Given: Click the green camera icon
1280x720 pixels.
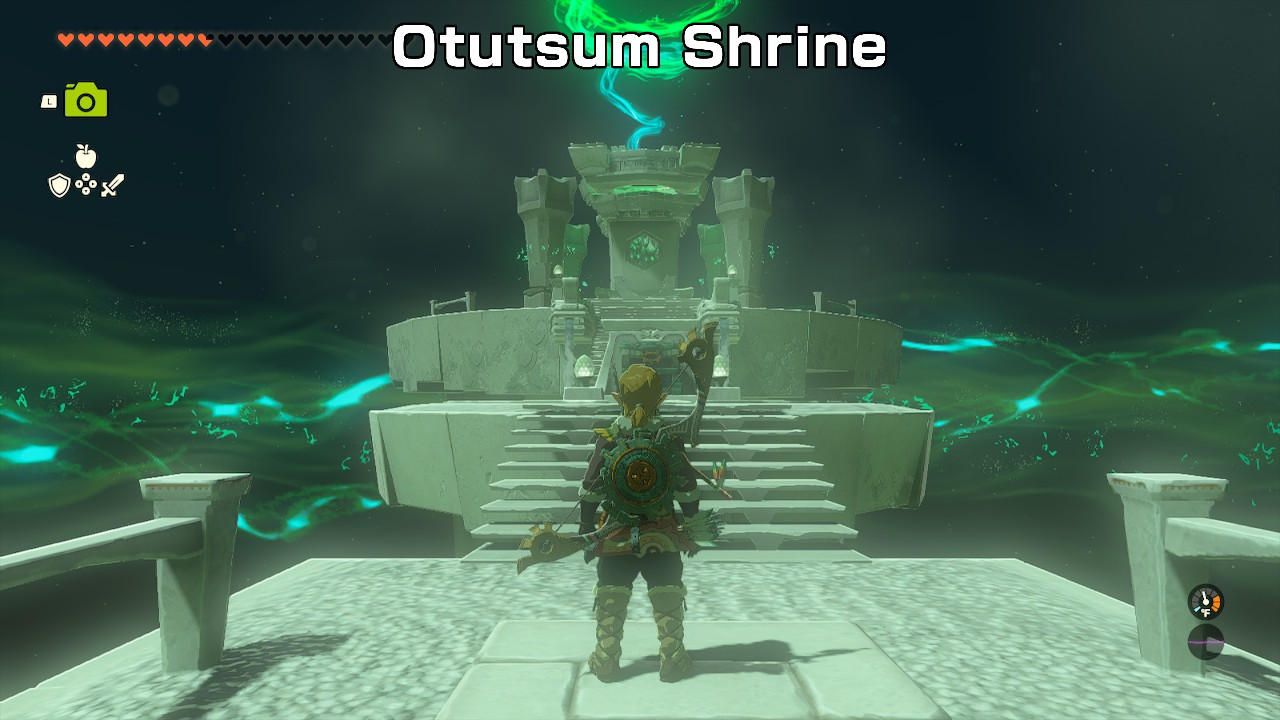Looking at the screenshot, I should tap(85, 100).
